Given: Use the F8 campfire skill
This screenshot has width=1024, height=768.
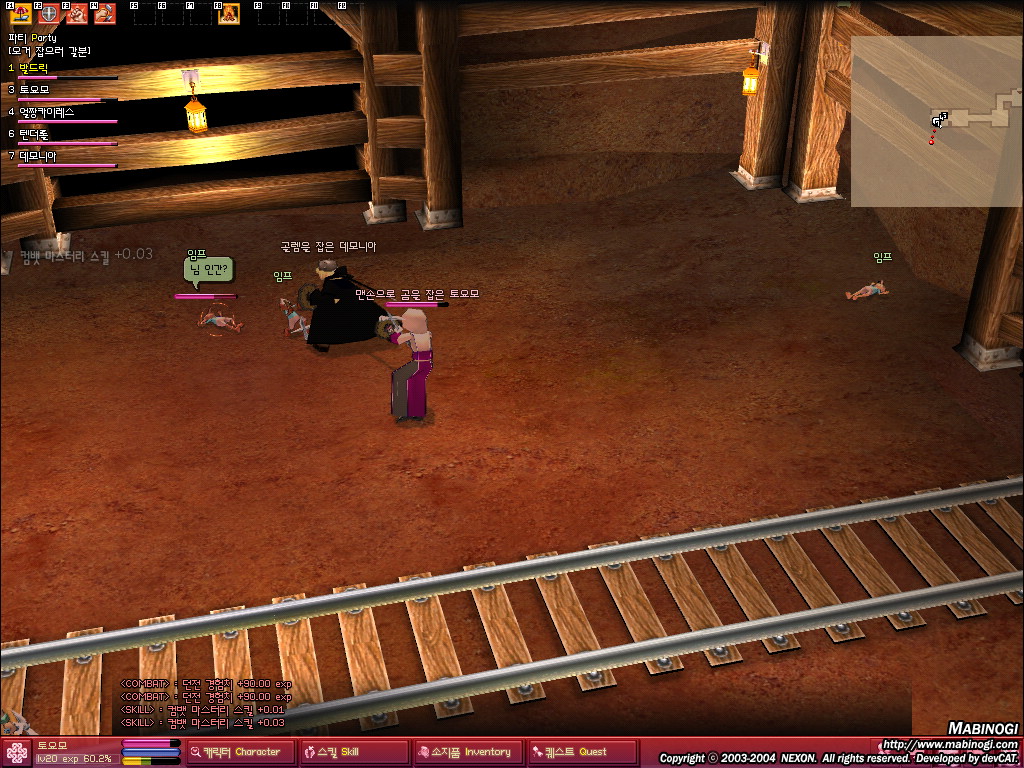Looking at the screenshot, I should click(229, 14).
